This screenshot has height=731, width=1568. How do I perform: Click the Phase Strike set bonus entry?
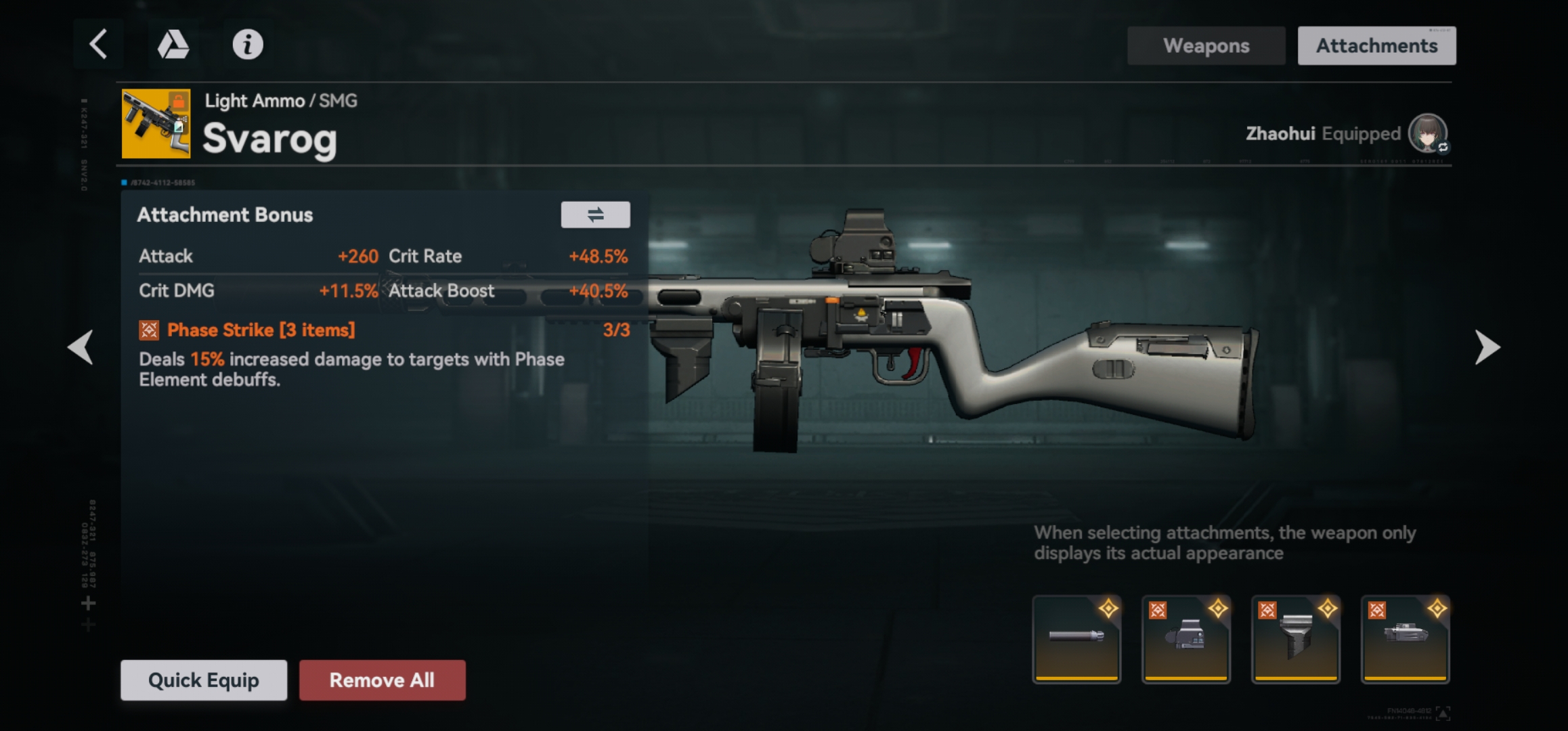click(261, 330)
